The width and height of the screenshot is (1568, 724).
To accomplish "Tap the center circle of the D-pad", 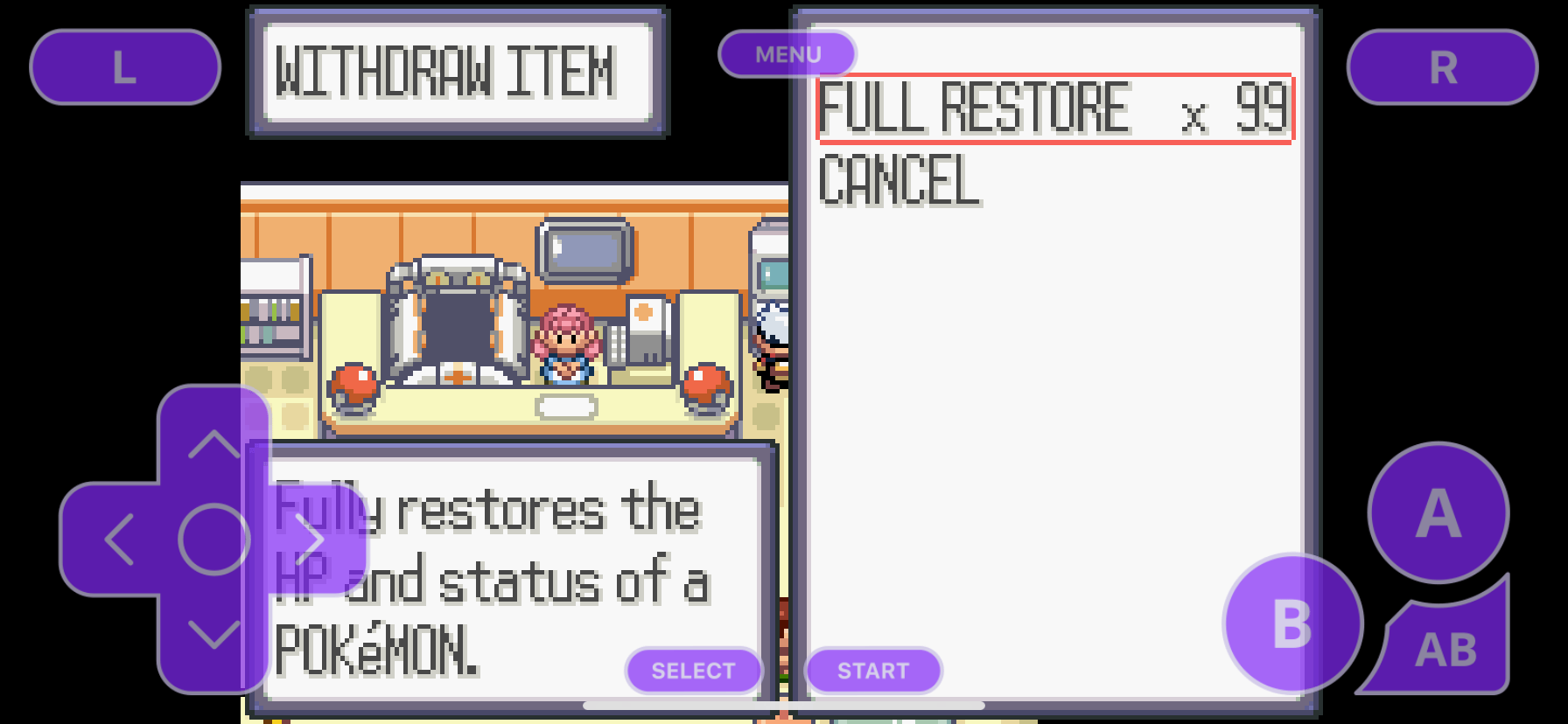I will tap(213, 540).
